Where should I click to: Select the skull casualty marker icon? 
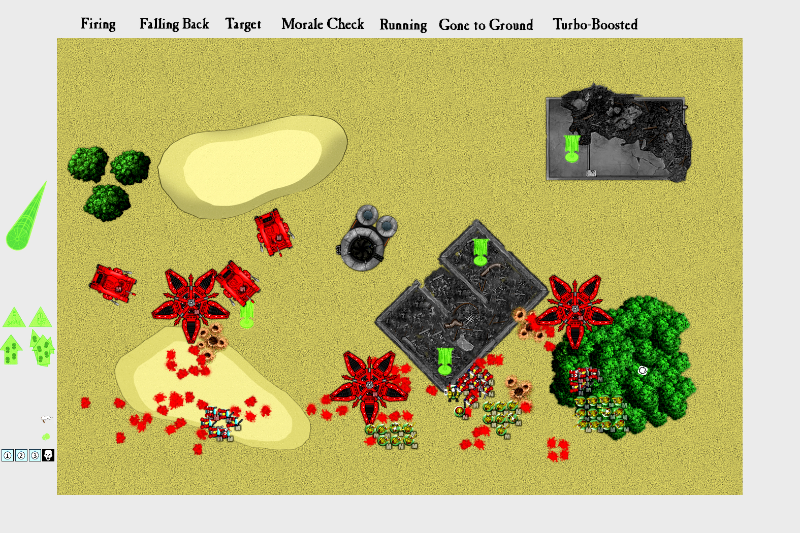48,456
